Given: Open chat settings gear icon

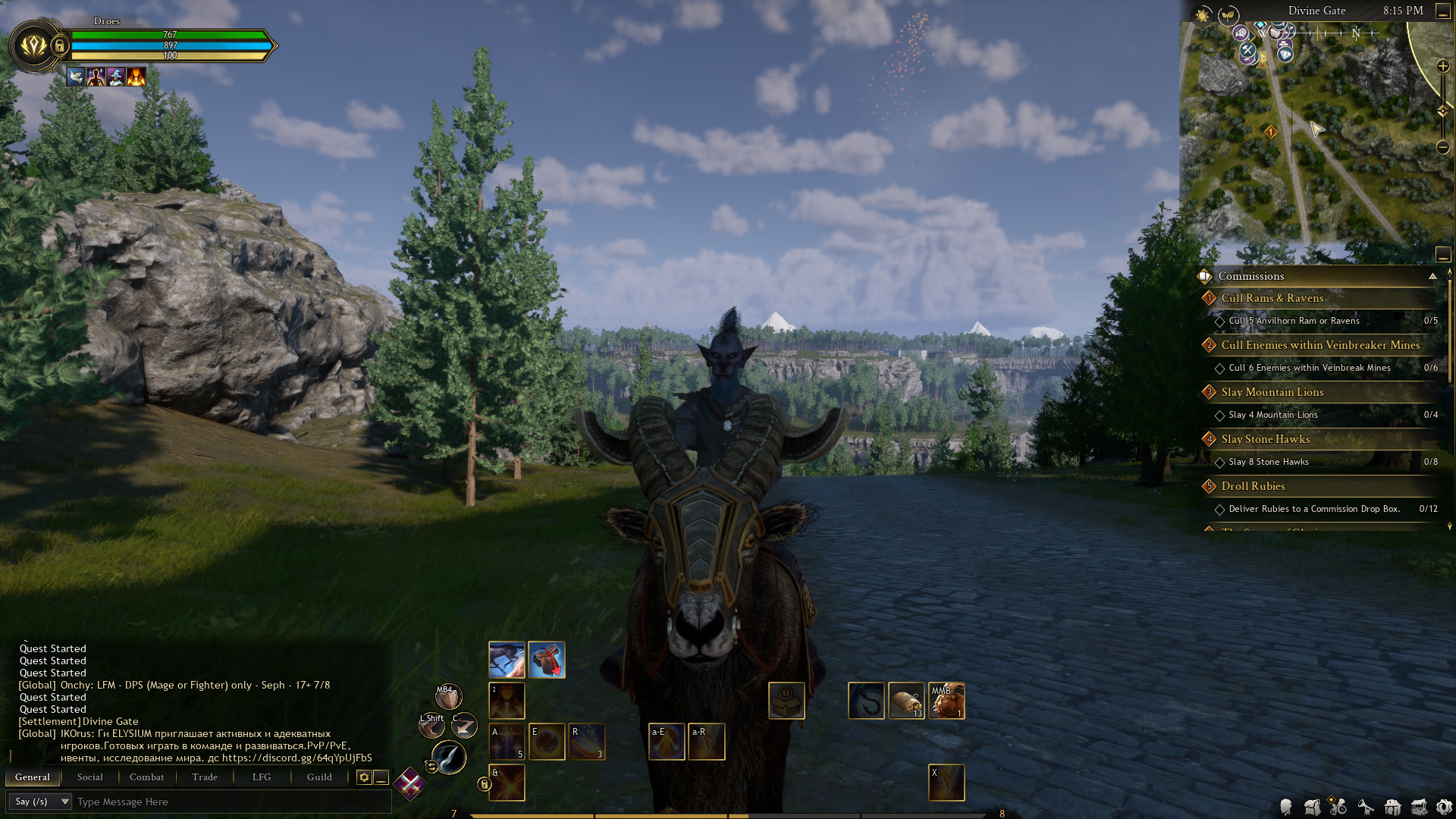Looking at the screenshot, I should pos(364,777).
